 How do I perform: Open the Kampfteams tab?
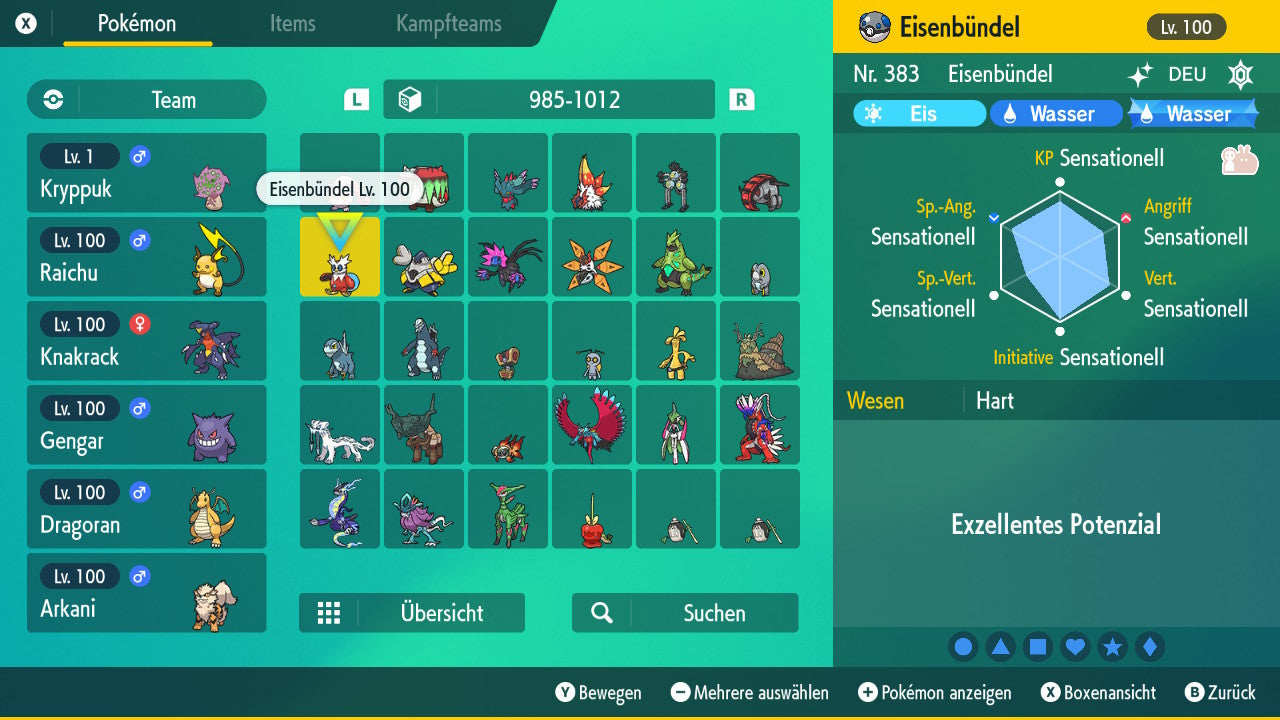tap(448, 25)
